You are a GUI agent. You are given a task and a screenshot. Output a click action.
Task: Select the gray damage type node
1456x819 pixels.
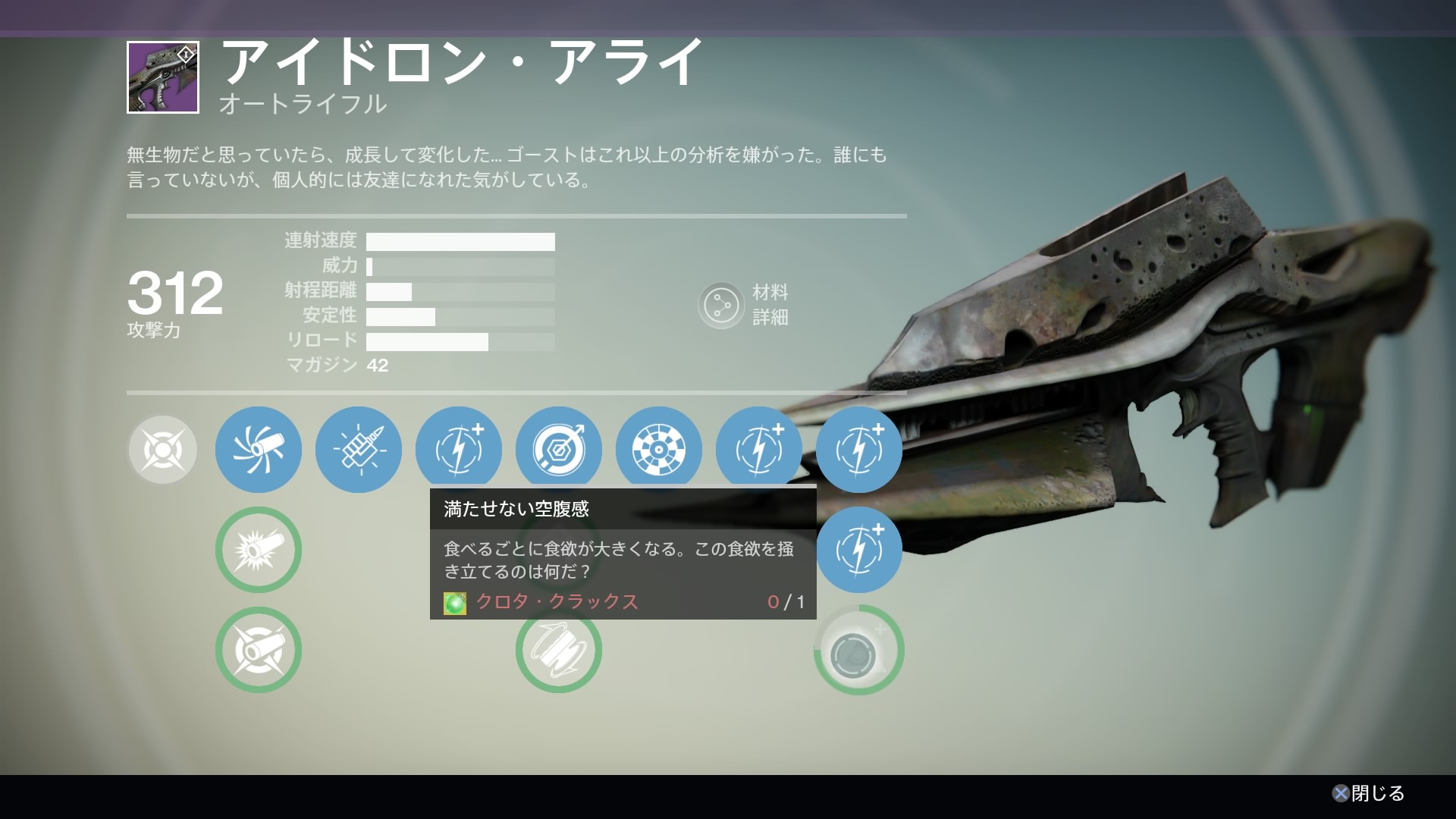click(162, 450)
